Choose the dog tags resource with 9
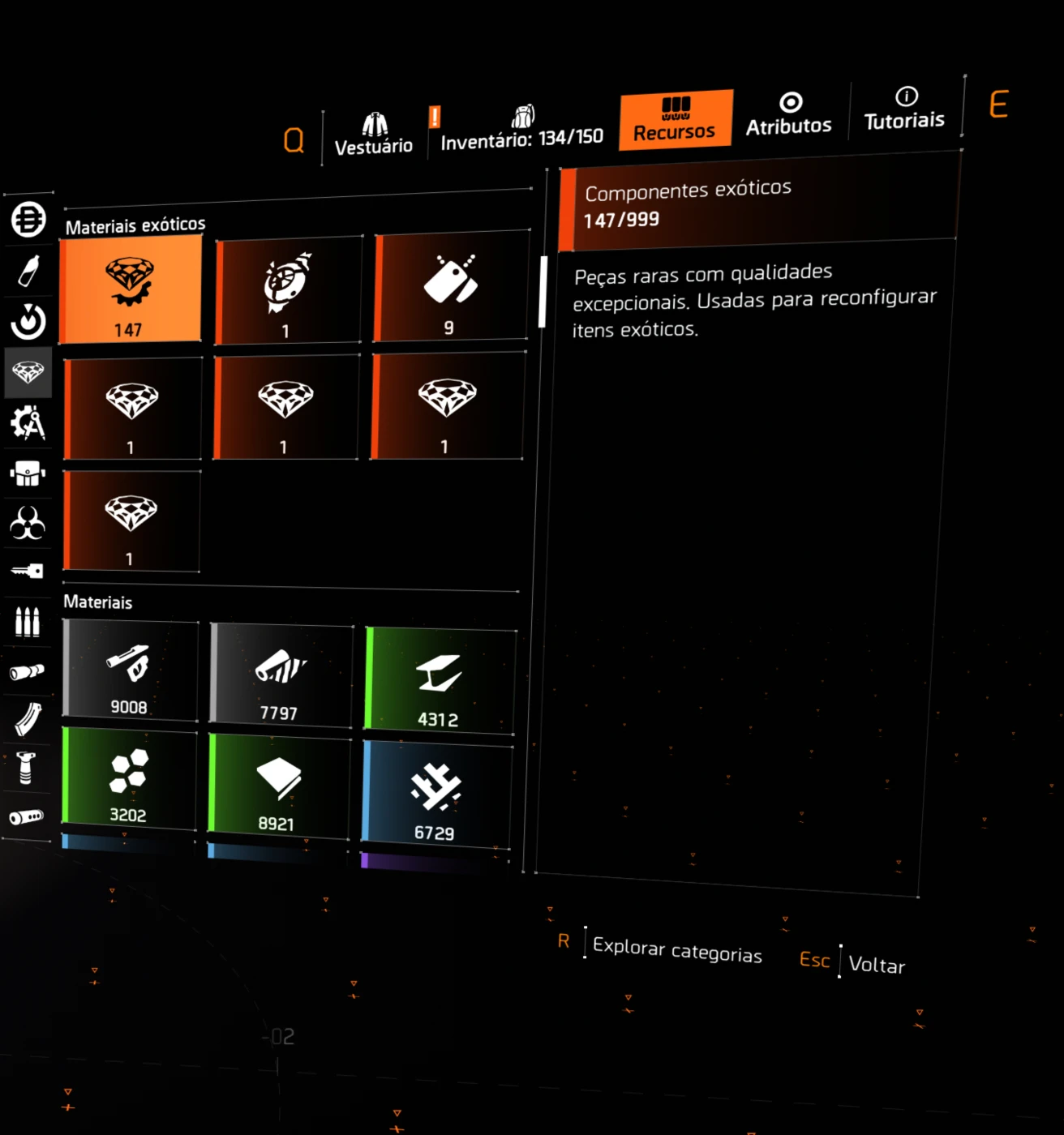1064x1135 pixels. (x=451, y=287)
